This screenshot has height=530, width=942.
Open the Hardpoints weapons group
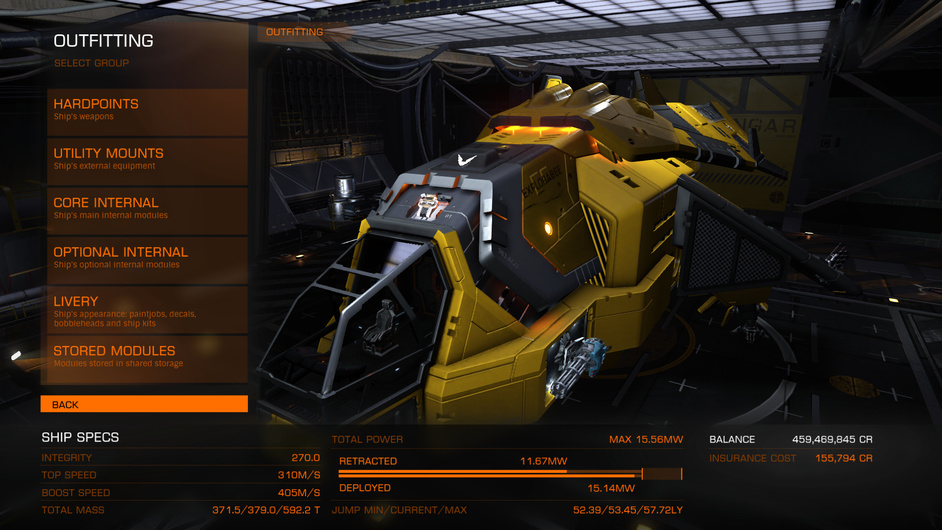[x=144, y=111]
